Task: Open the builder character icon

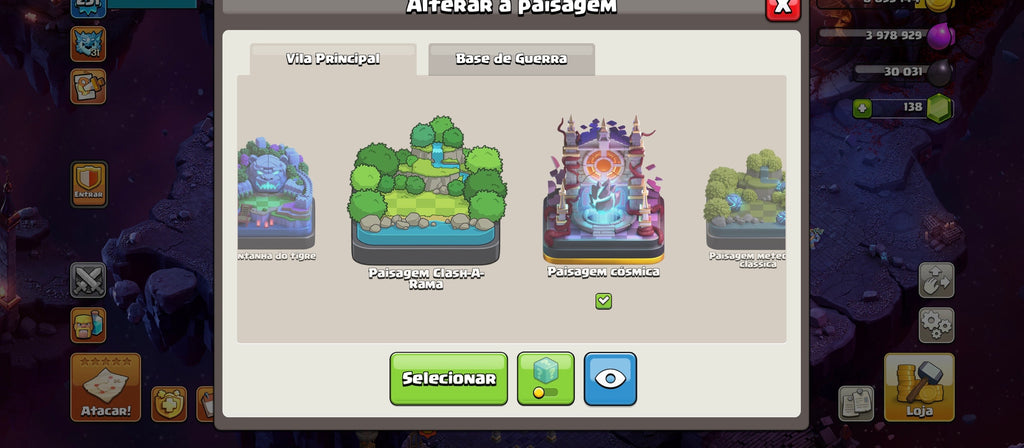Action: [88, 325]
